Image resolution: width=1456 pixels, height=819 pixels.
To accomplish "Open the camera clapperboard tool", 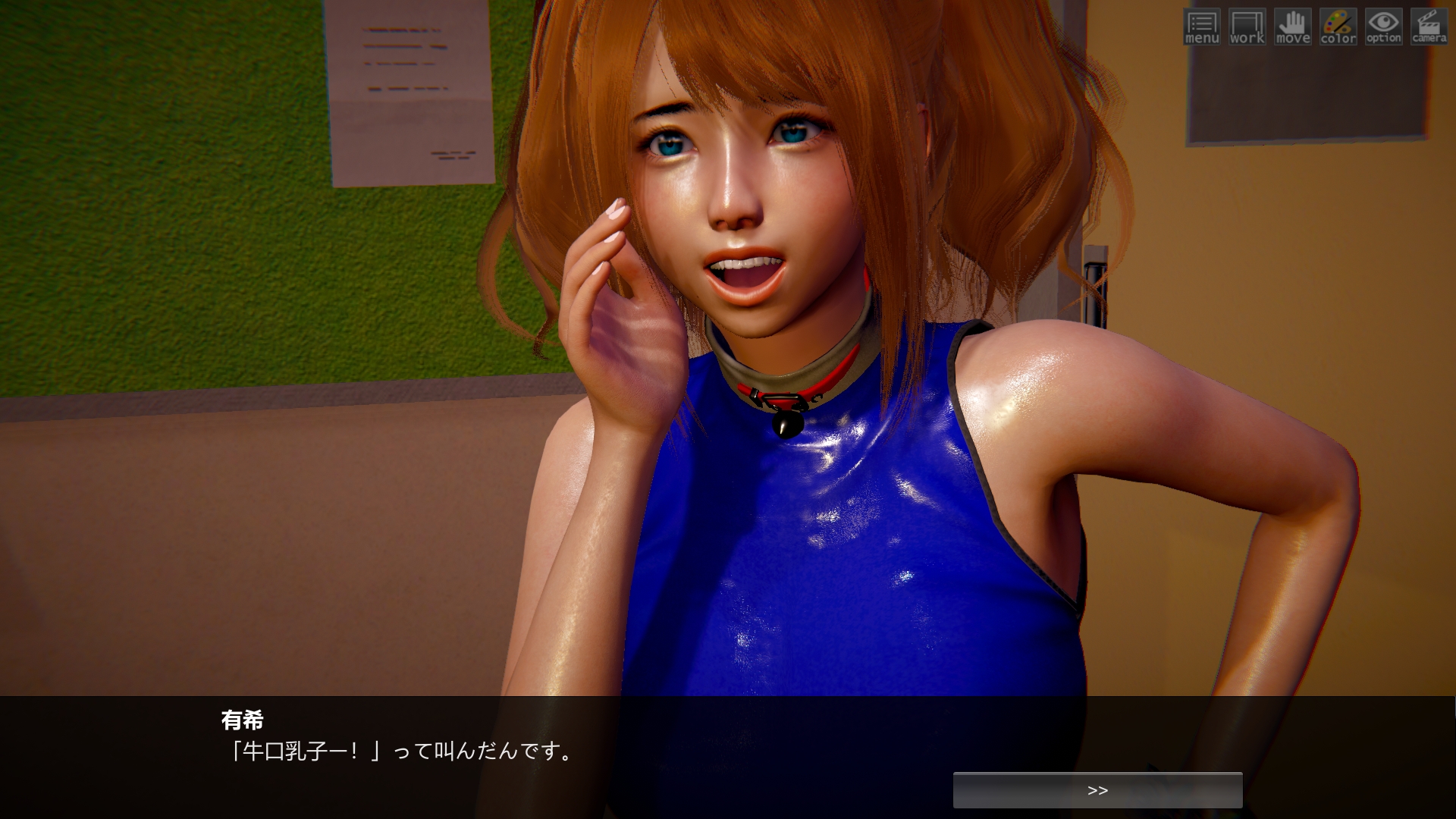I will coord(1429,27).
